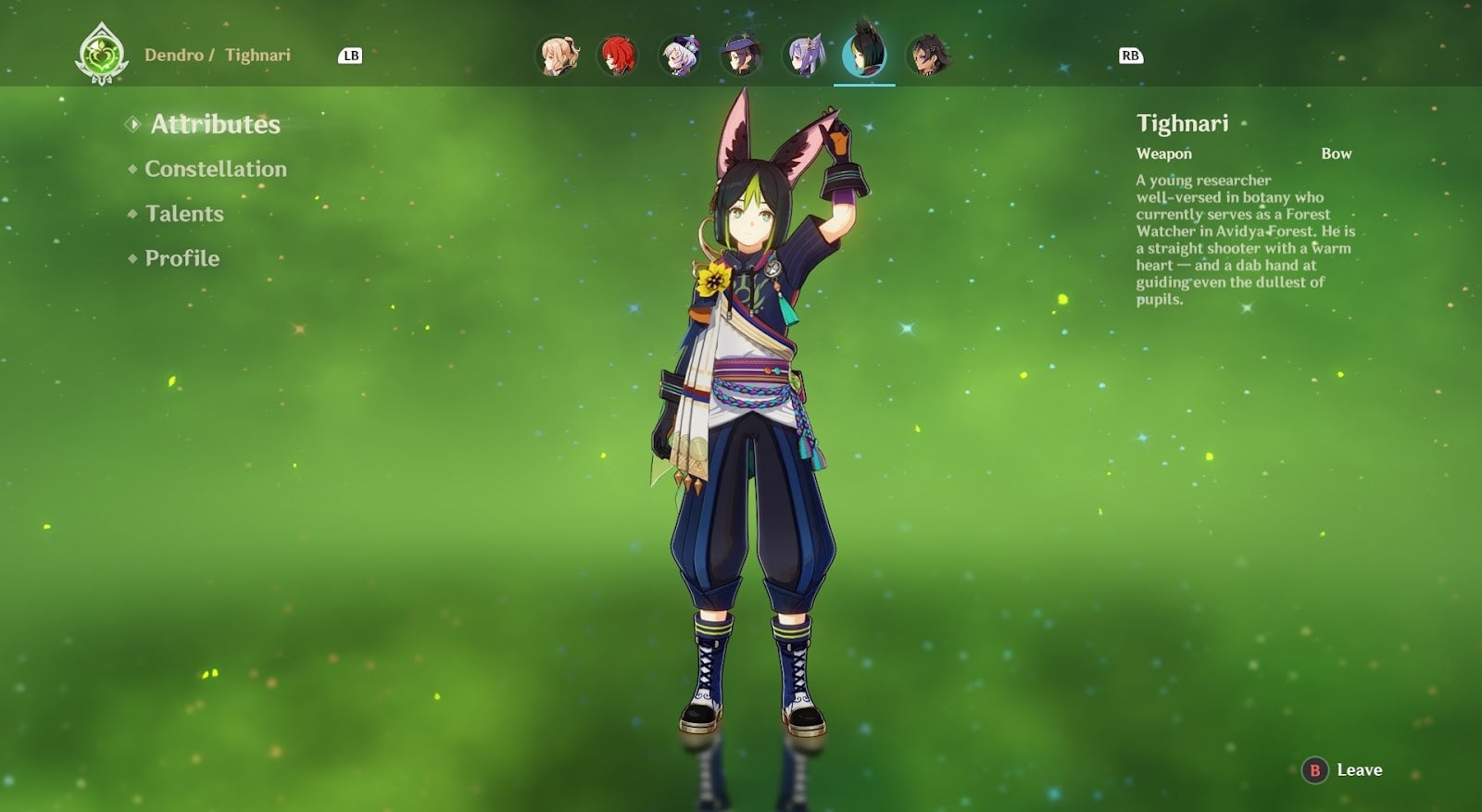1482x812 pixels.
Task: Click the diamond marker beside Constellation
Action: click(132, 169)
